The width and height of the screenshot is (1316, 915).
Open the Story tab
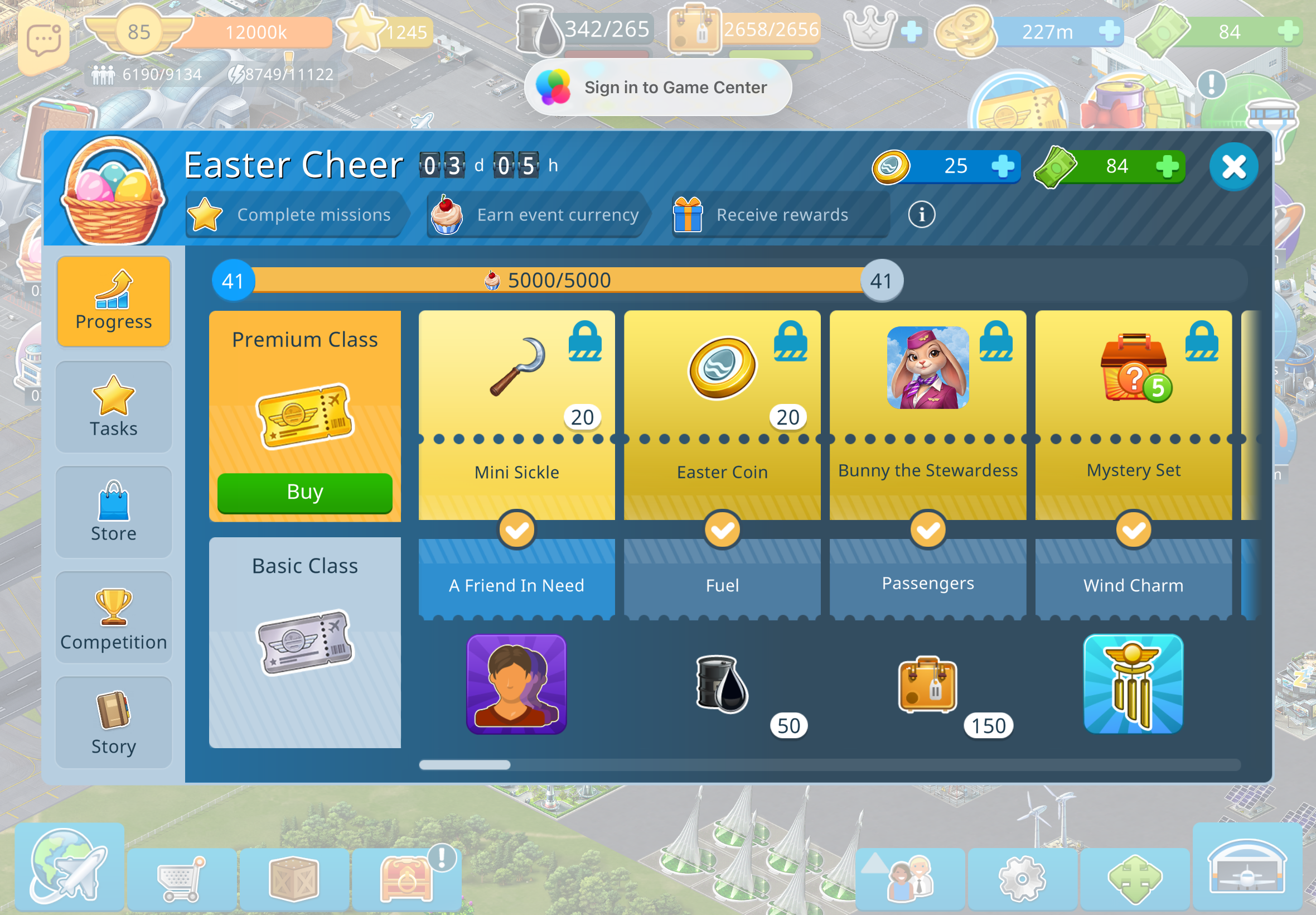[113, 723]
